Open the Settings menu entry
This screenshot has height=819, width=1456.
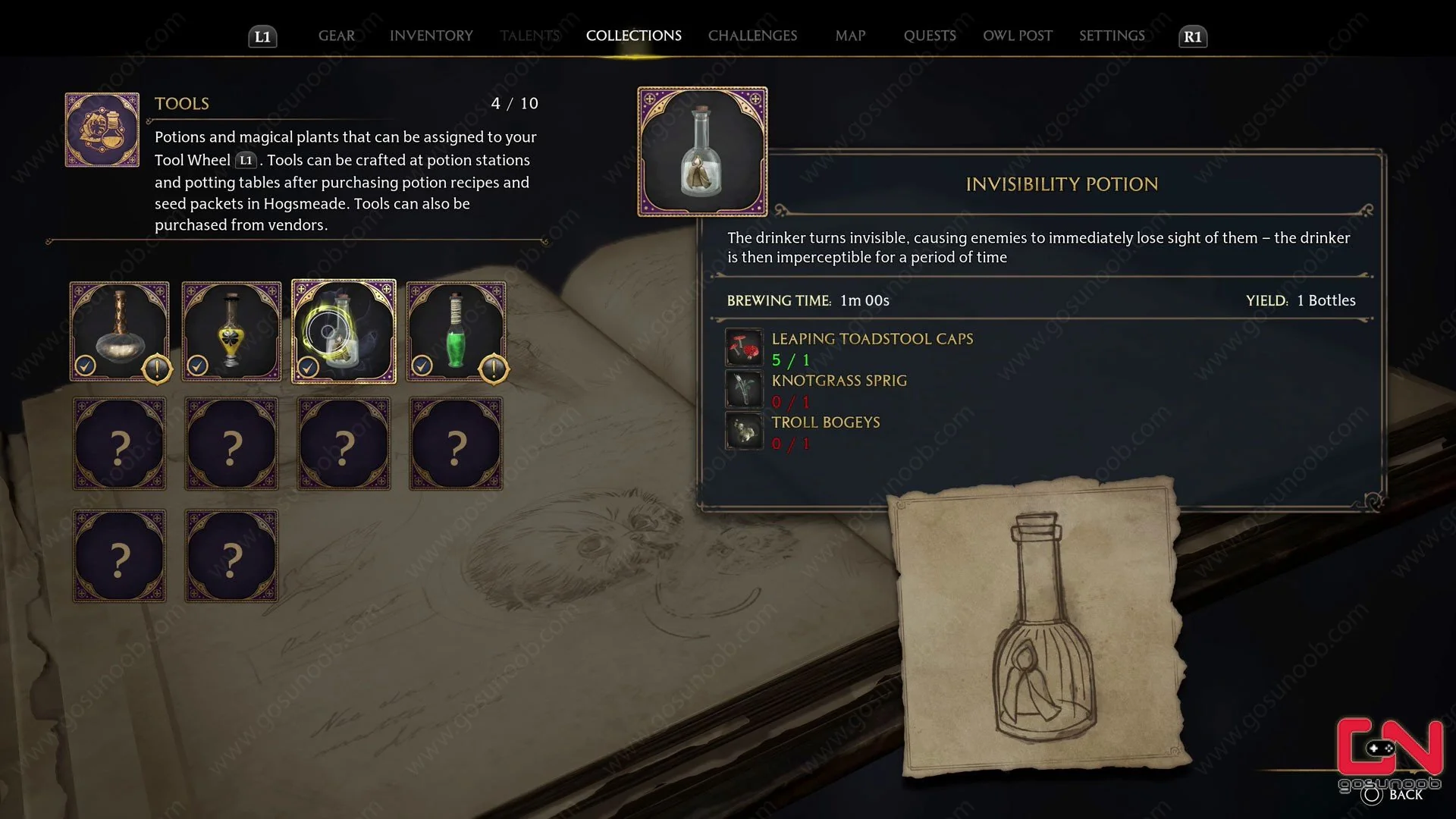click(1111, 35)
